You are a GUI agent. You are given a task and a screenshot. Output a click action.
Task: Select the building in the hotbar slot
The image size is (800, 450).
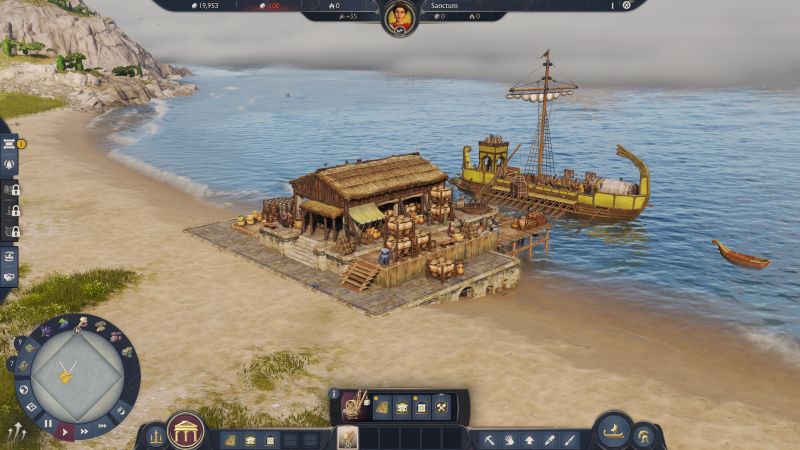347,438
